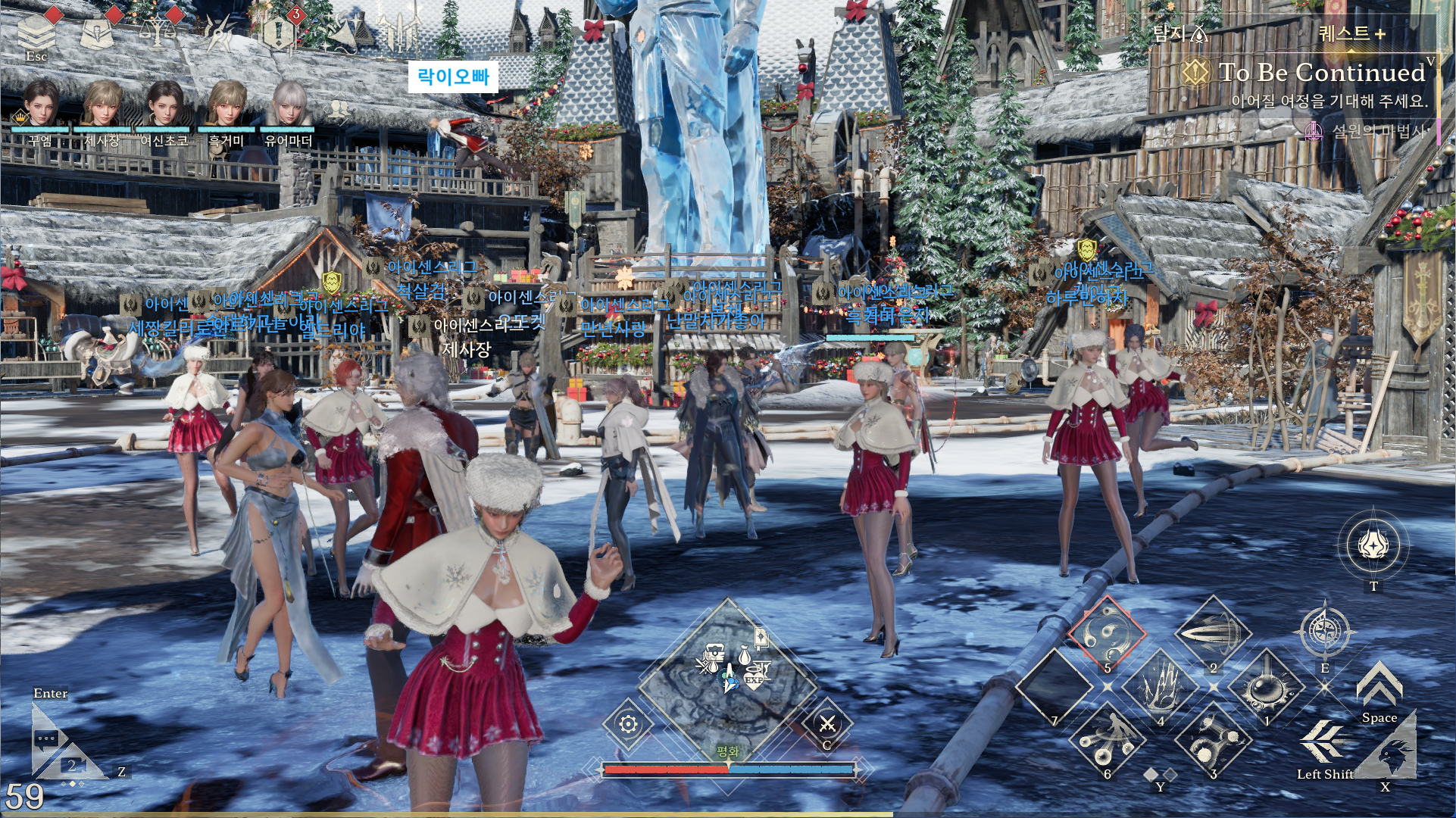Viewport: 1456px width, 818px height.
Task: Select the To Be Continued quest tracker
Action: [x=1322, y=73]
